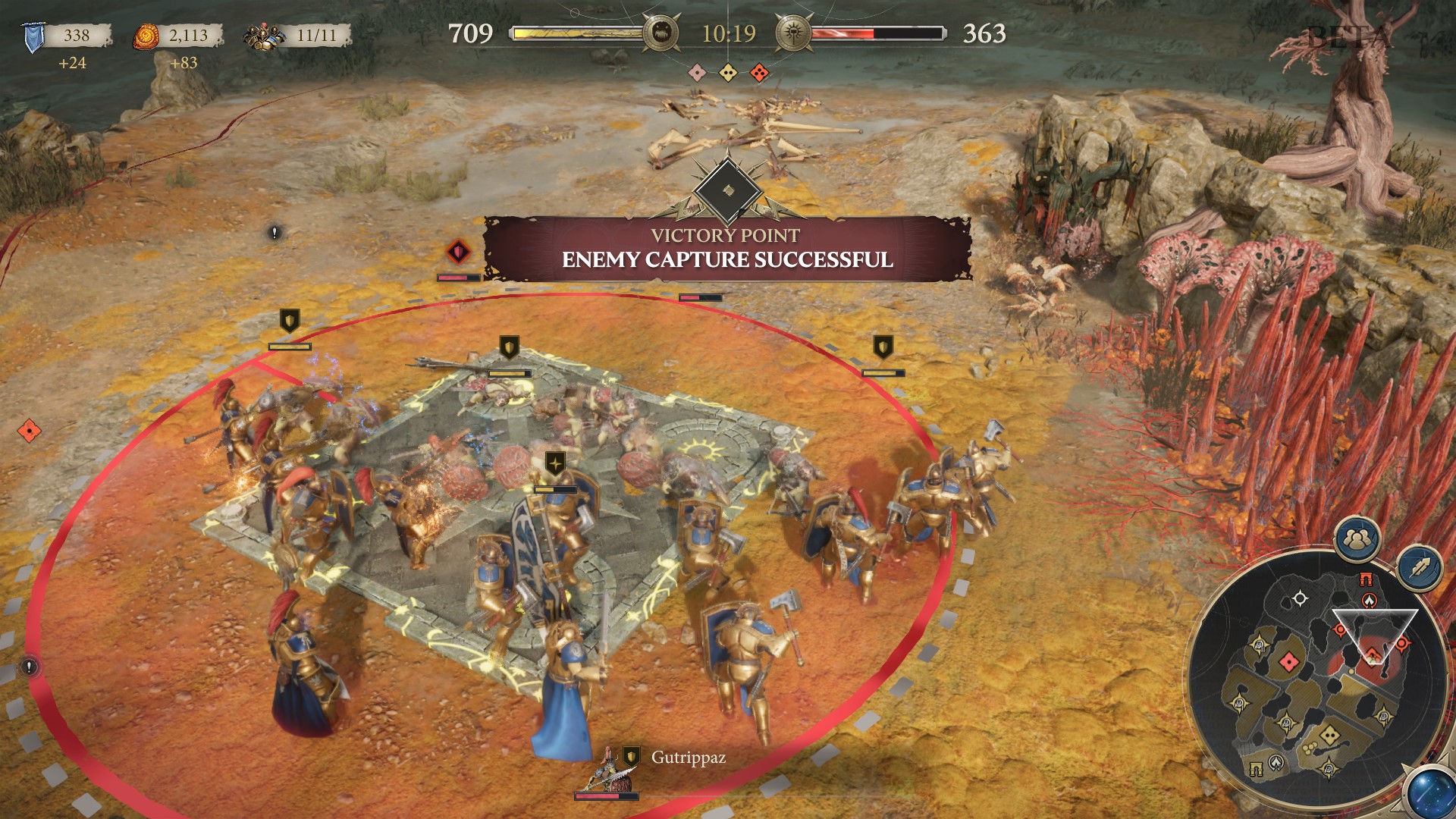Click the yellow two-dot point on minimap
Screen dimensions: 1456x819
coord(1330,736)
